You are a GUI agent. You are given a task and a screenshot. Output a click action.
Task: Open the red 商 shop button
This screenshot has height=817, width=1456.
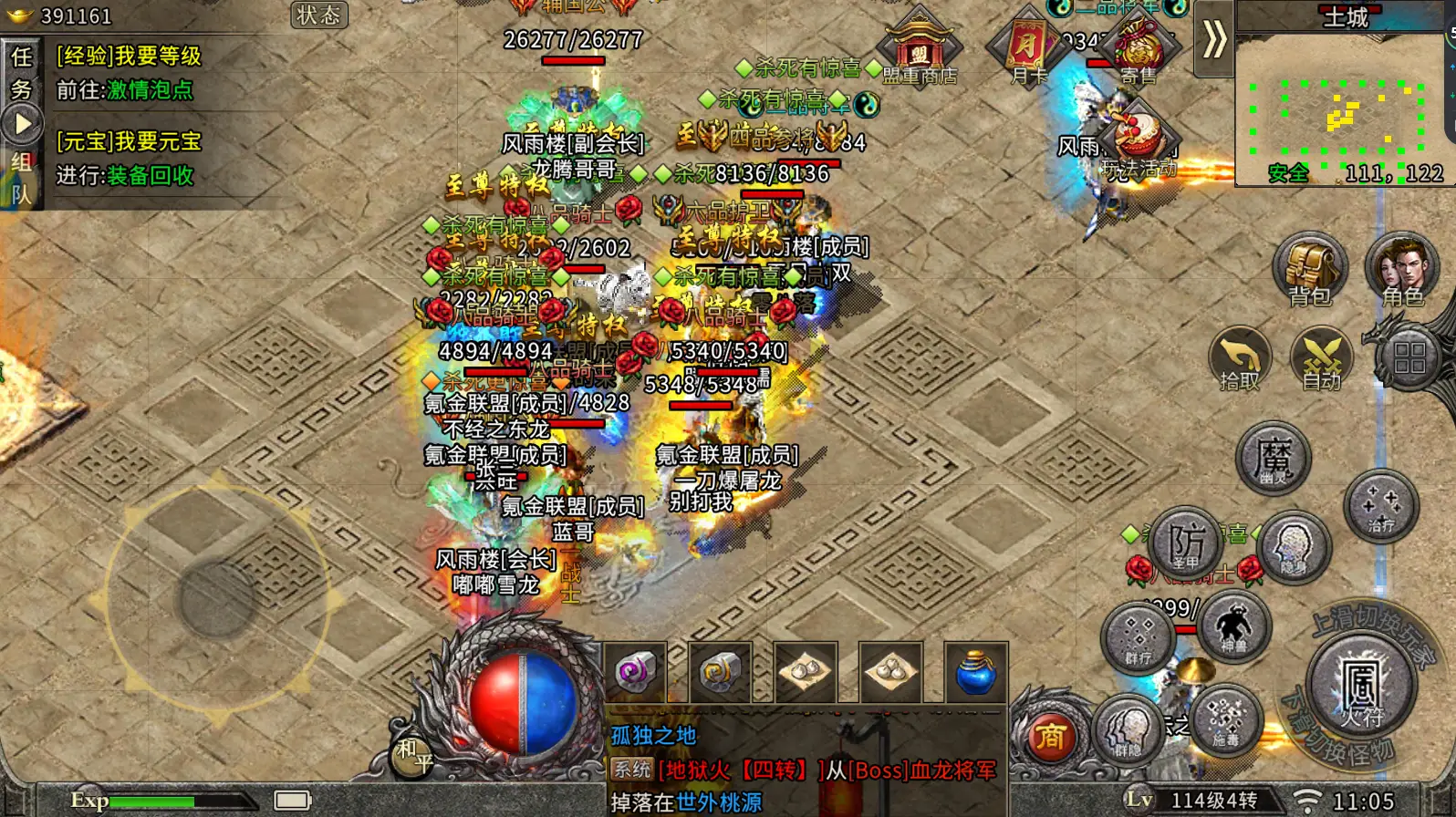tap(1050, 737)
